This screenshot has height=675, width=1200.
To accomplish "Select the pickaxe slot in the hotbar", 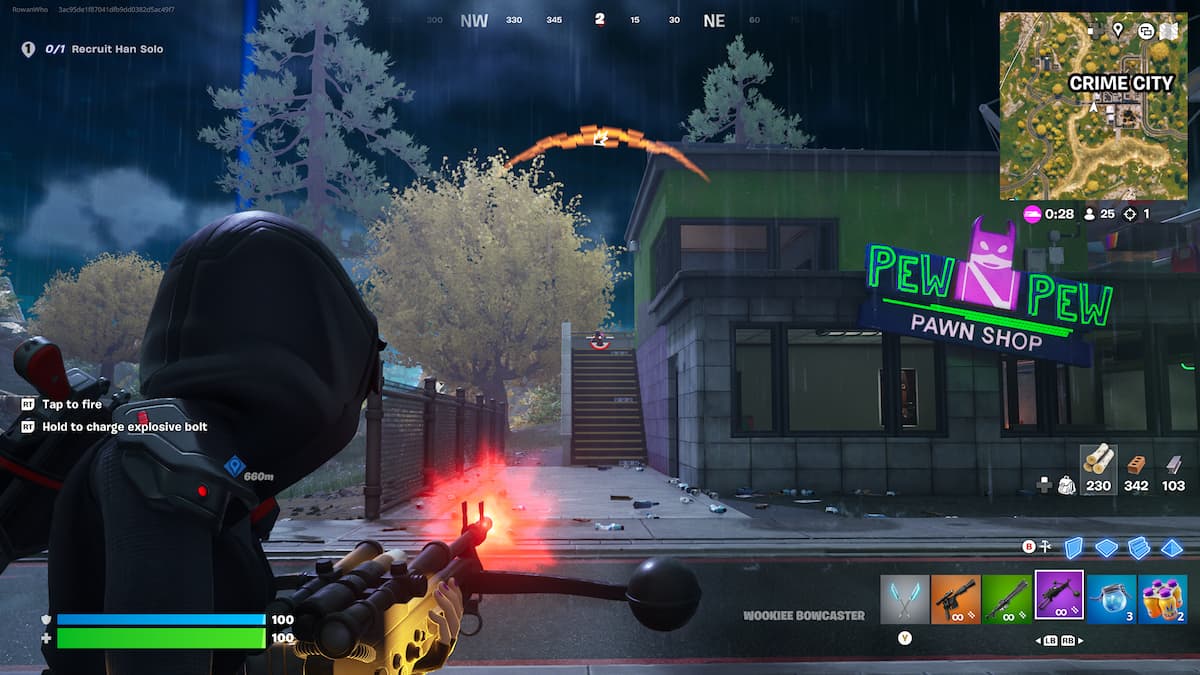I will tap(905, 598).
